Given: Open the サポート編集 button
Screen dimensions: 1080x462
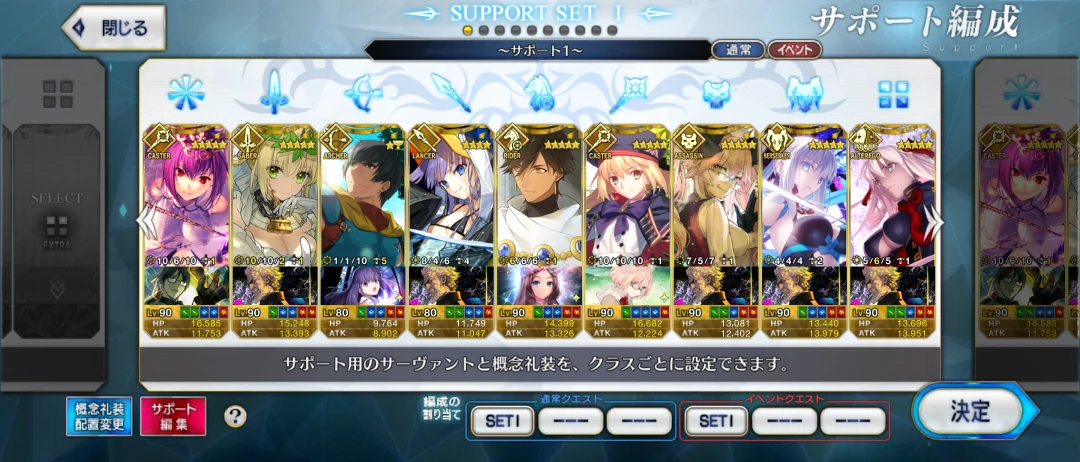Looking at the screenshot, I should pyautogui.click(x=173, y=416).
